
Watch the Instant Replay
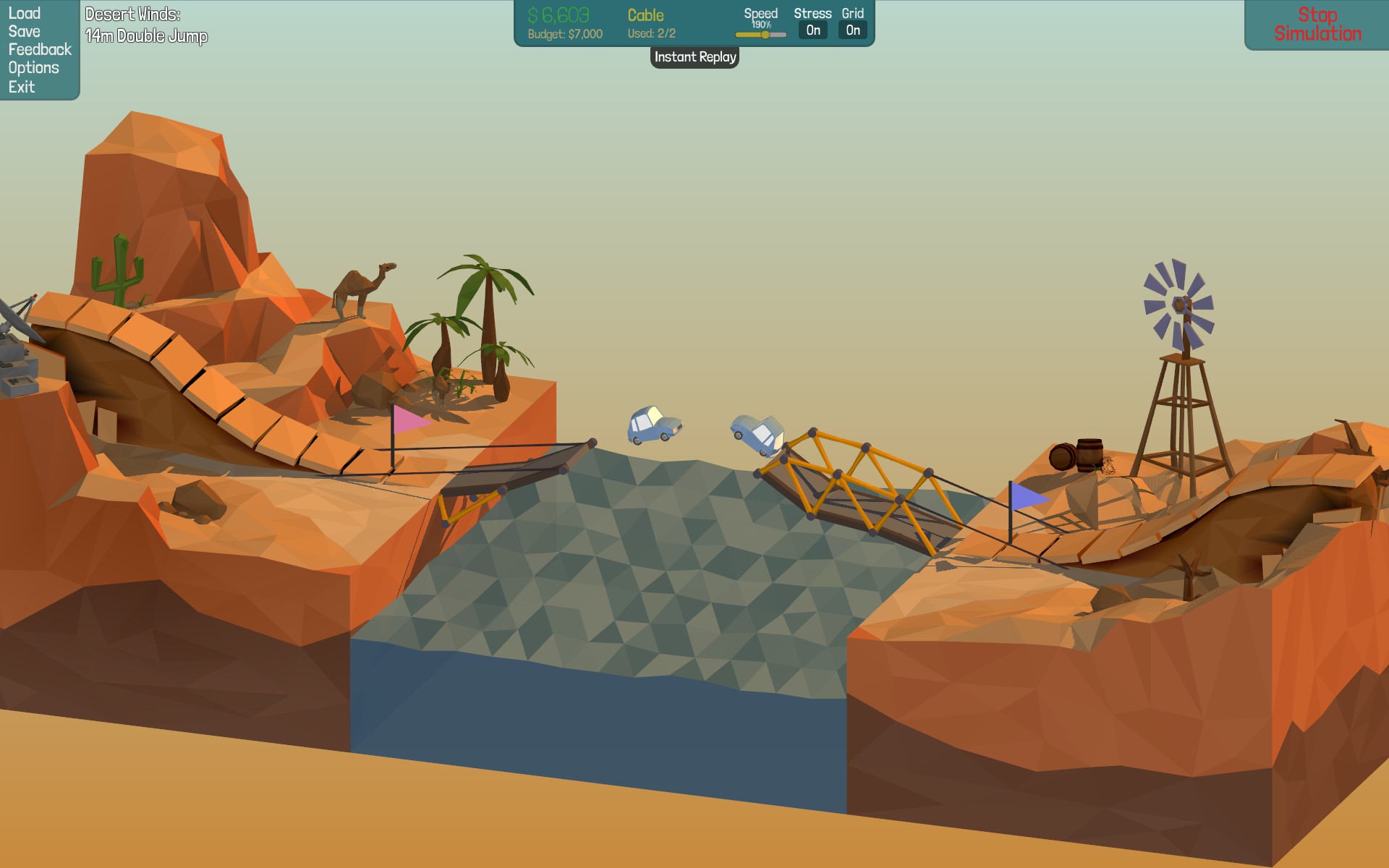694,57
